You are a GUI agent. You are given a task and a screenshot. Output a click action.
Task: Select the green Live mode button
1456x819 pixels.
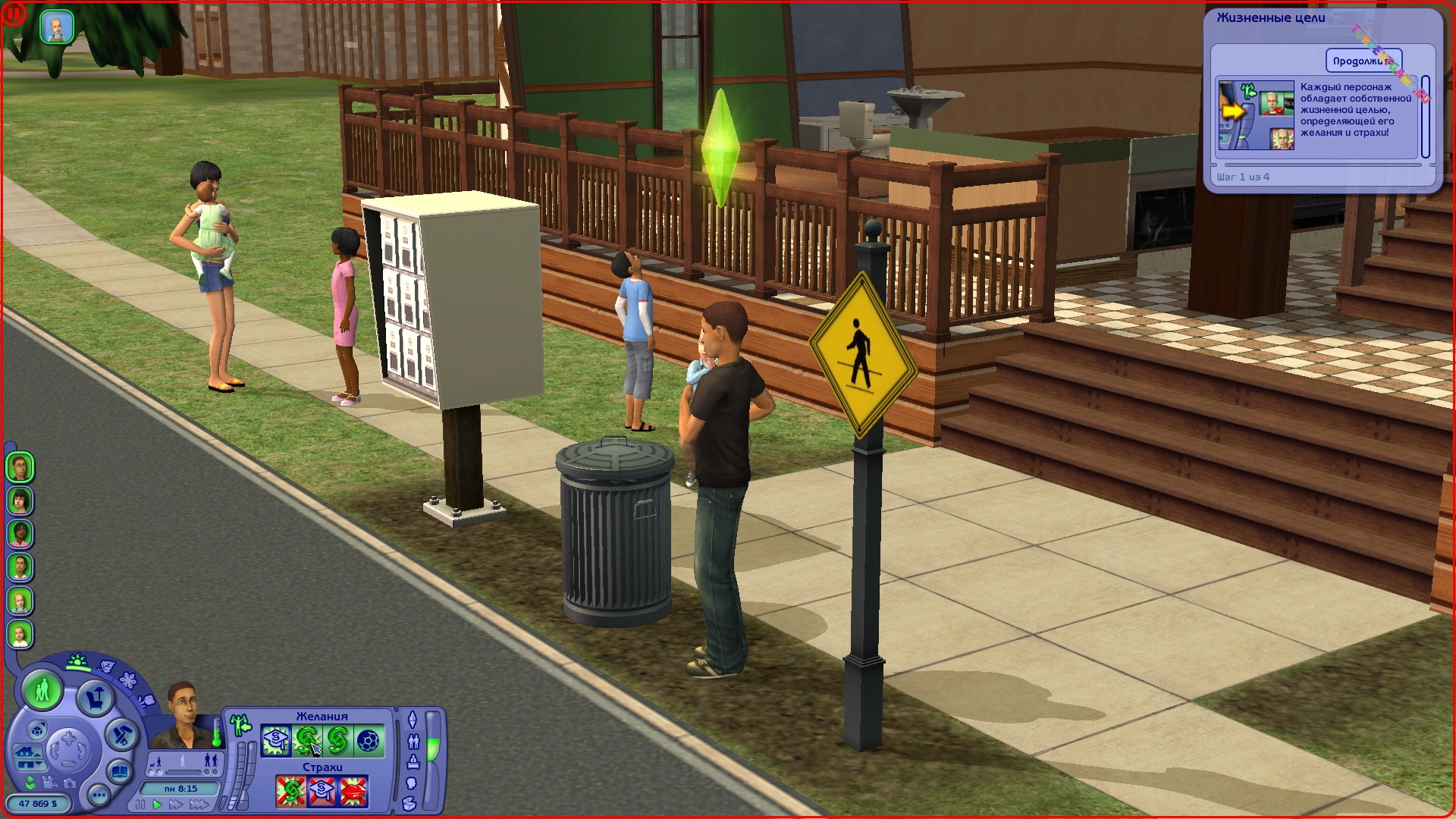click(42, 689)
